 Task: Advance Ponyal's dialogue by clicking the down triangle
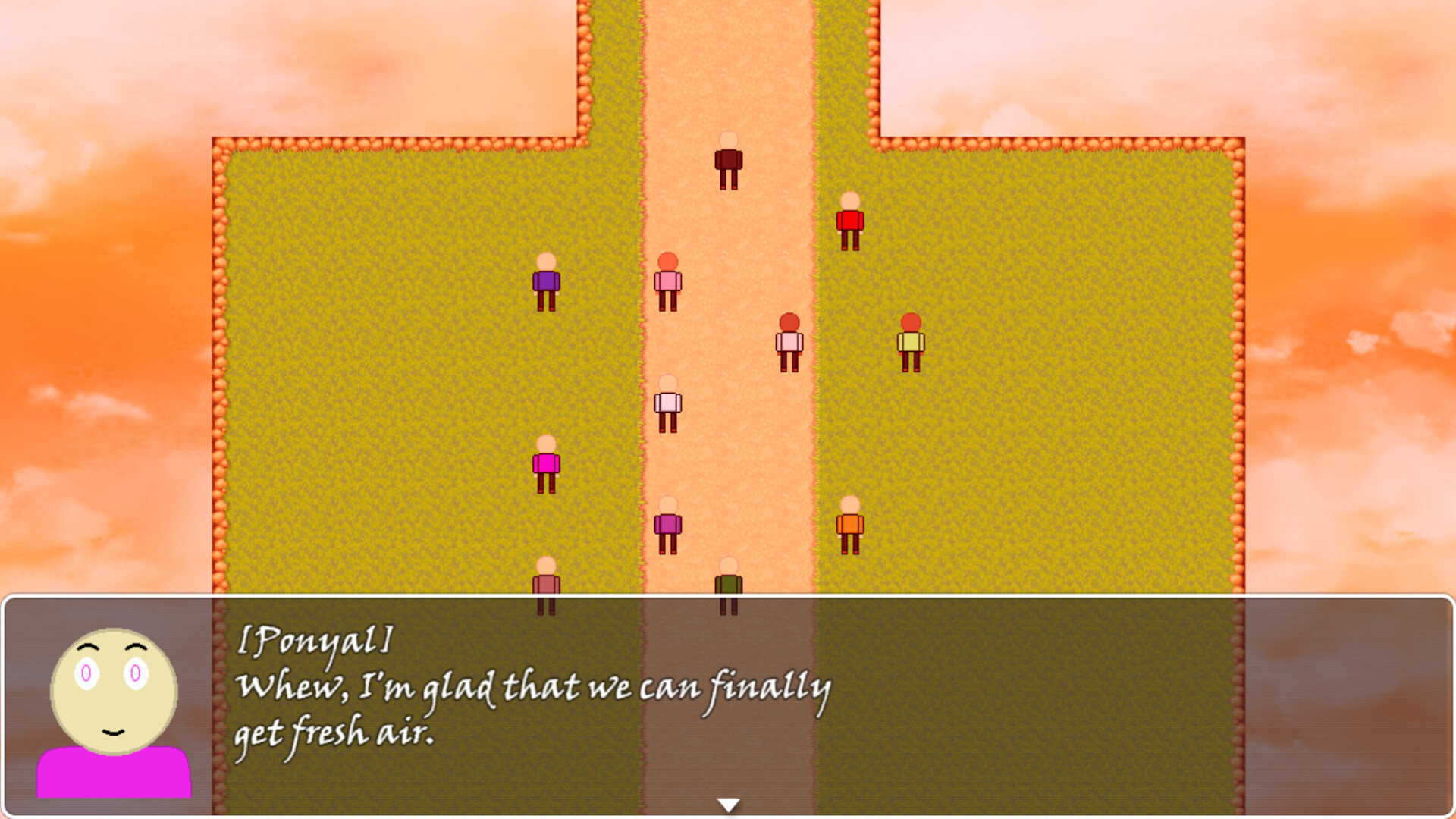(x=728, y=802)
